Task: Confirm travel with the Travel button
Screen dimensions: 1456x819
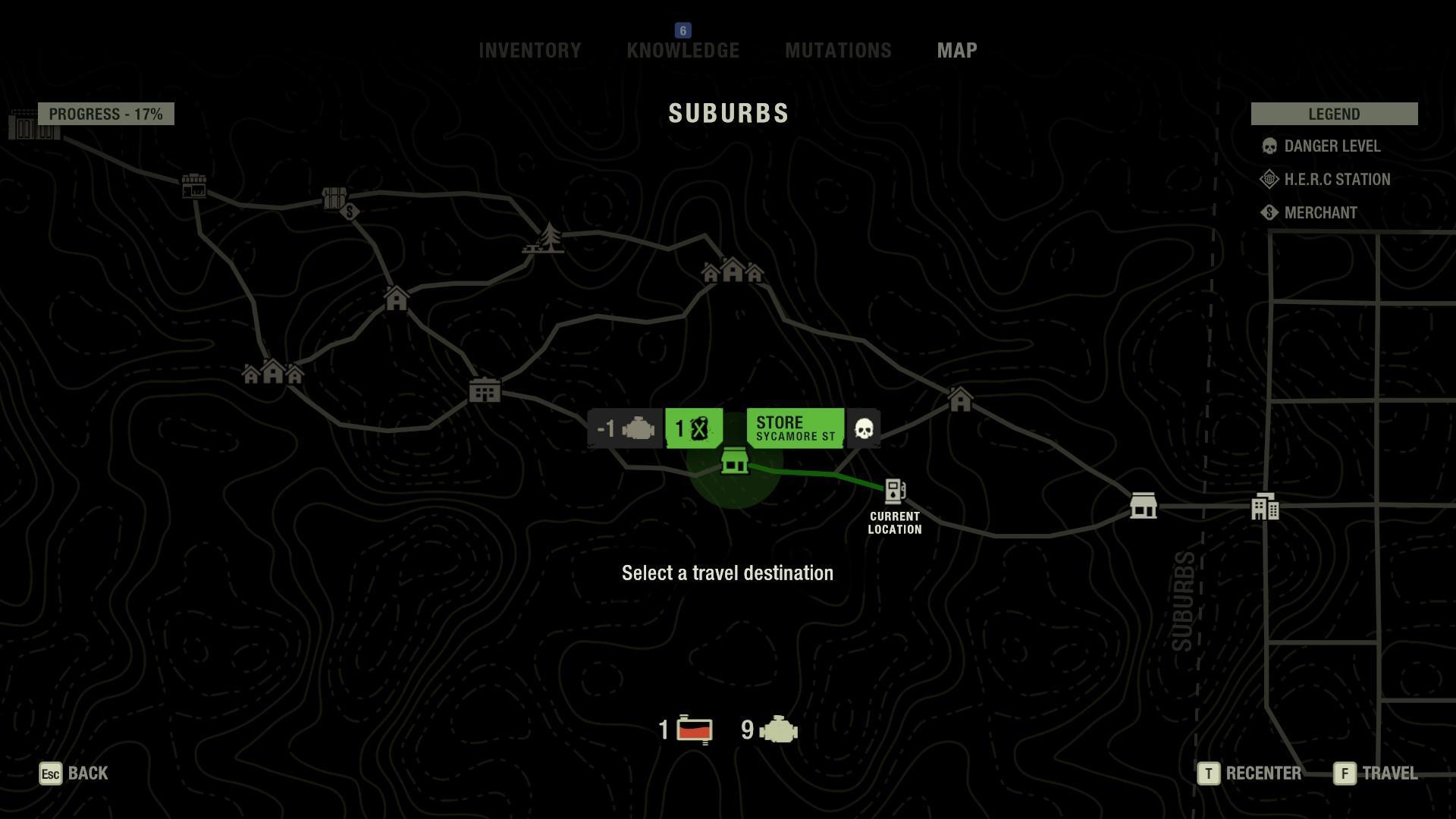Action: pyautogui.click(x=1376, y=773)
